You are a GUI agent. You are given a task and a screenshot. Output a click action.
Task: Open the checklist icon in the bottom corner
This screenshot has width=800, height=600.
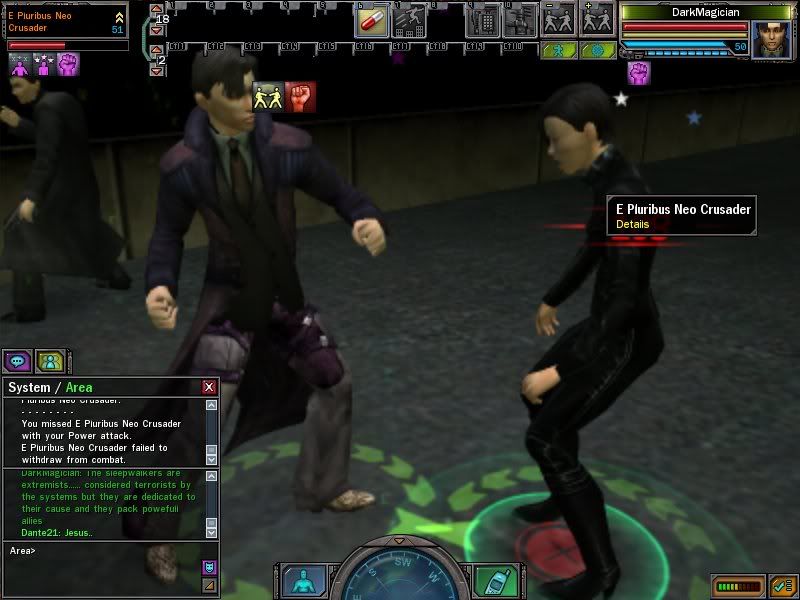click(x=783, y=585)
